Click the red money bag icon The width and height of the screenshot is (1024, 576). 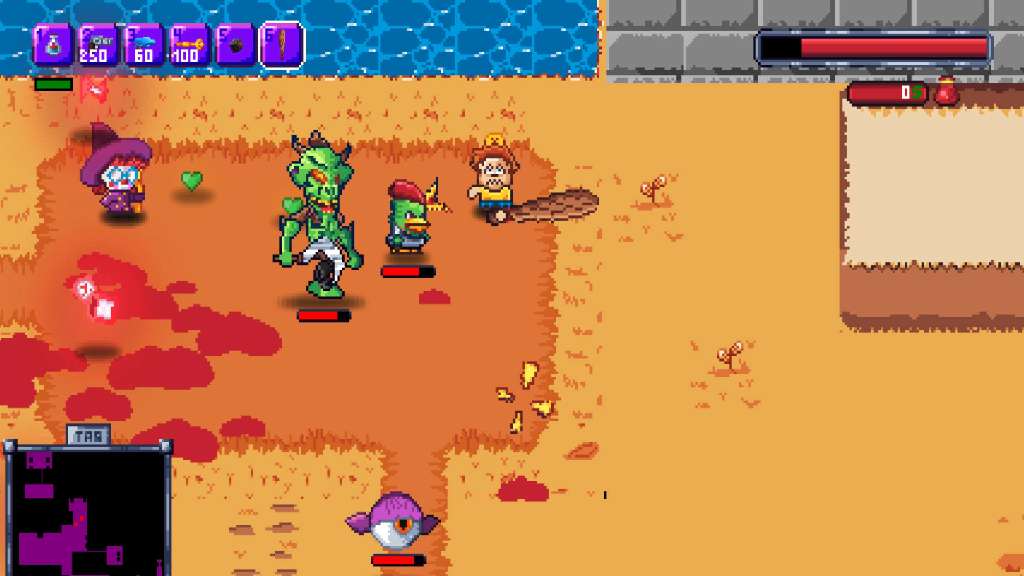946,93
